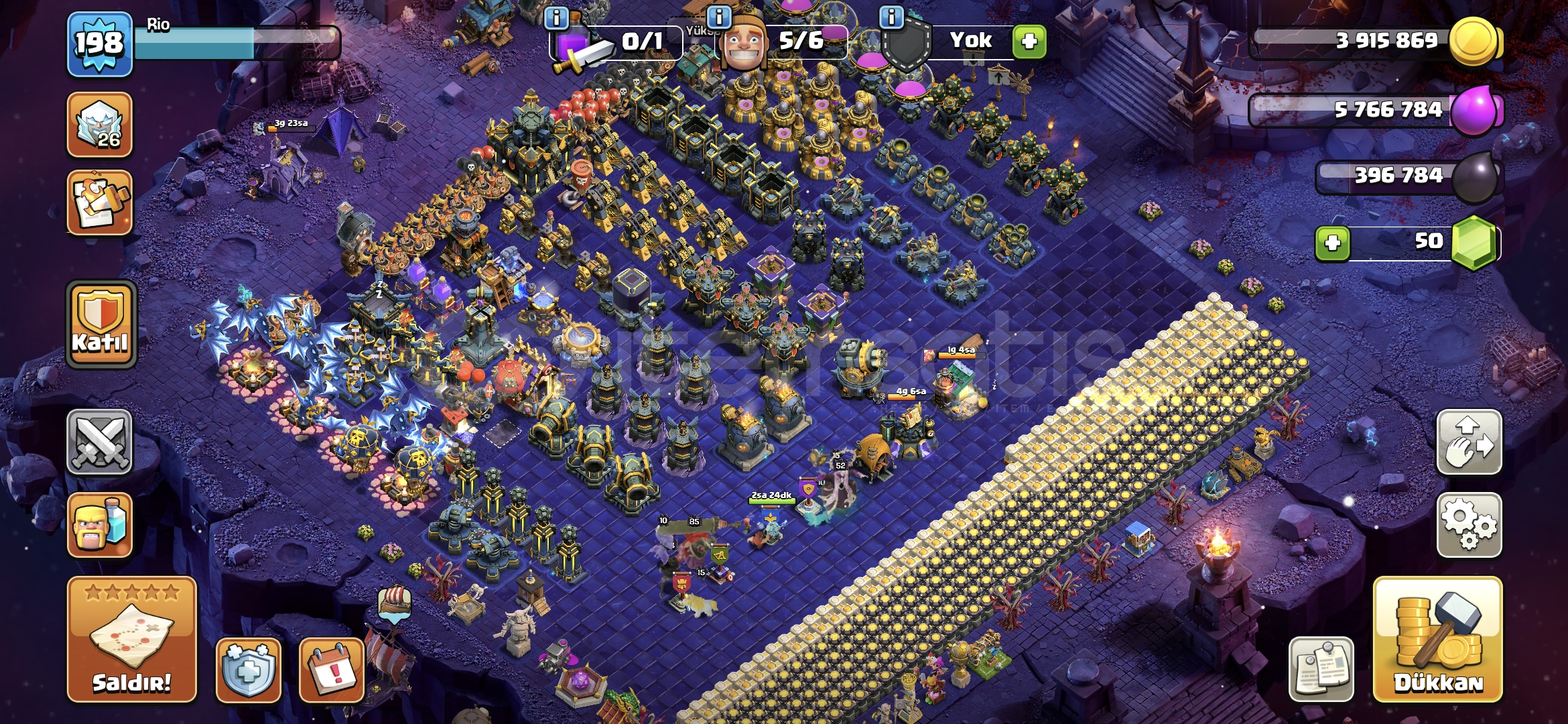Tap the Saldır! attack button
Image resolution: width=1568 pixels, height=724 pixels.
pos(132,639)
